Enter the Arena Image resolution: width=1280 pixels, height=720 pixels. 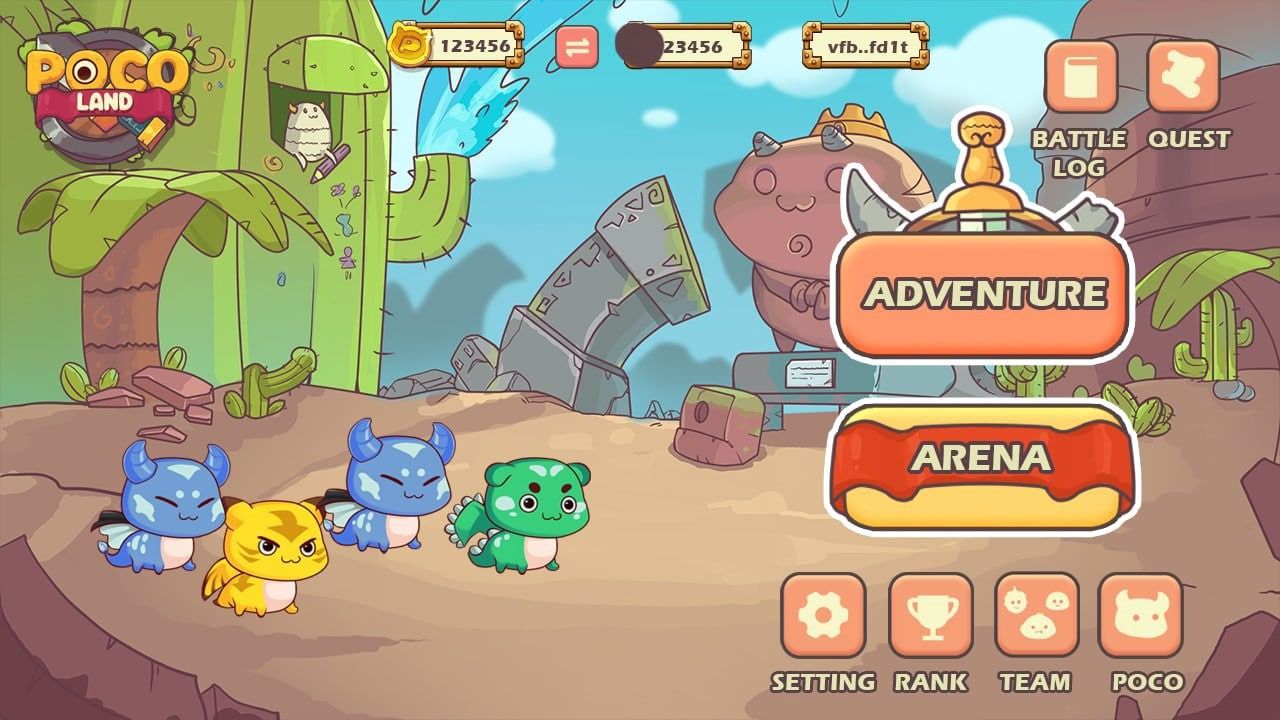pos(980,460)
